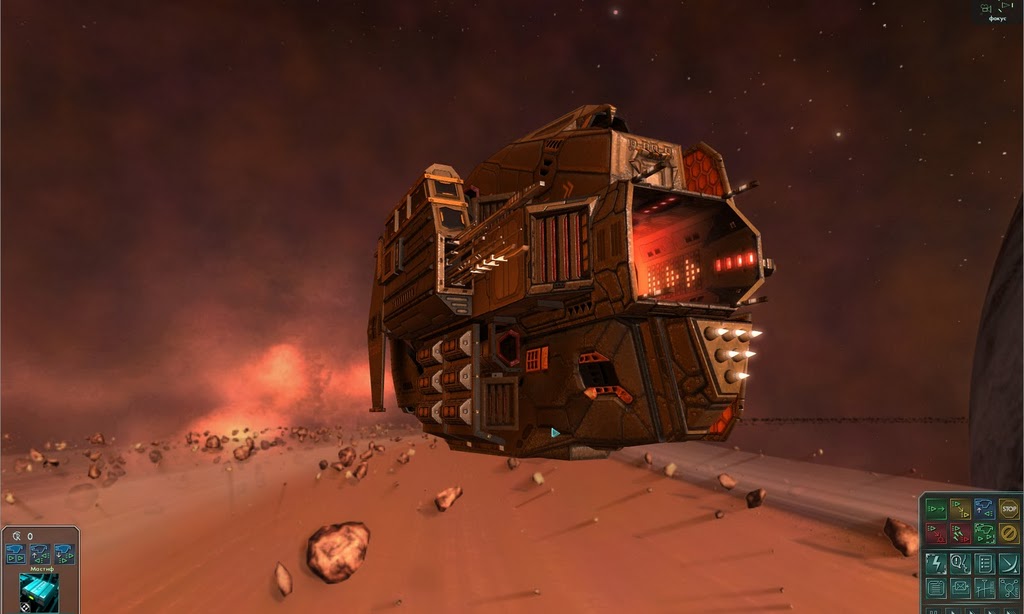
Task: Click the ship icon with down arrow
Action: coord(64,553)
